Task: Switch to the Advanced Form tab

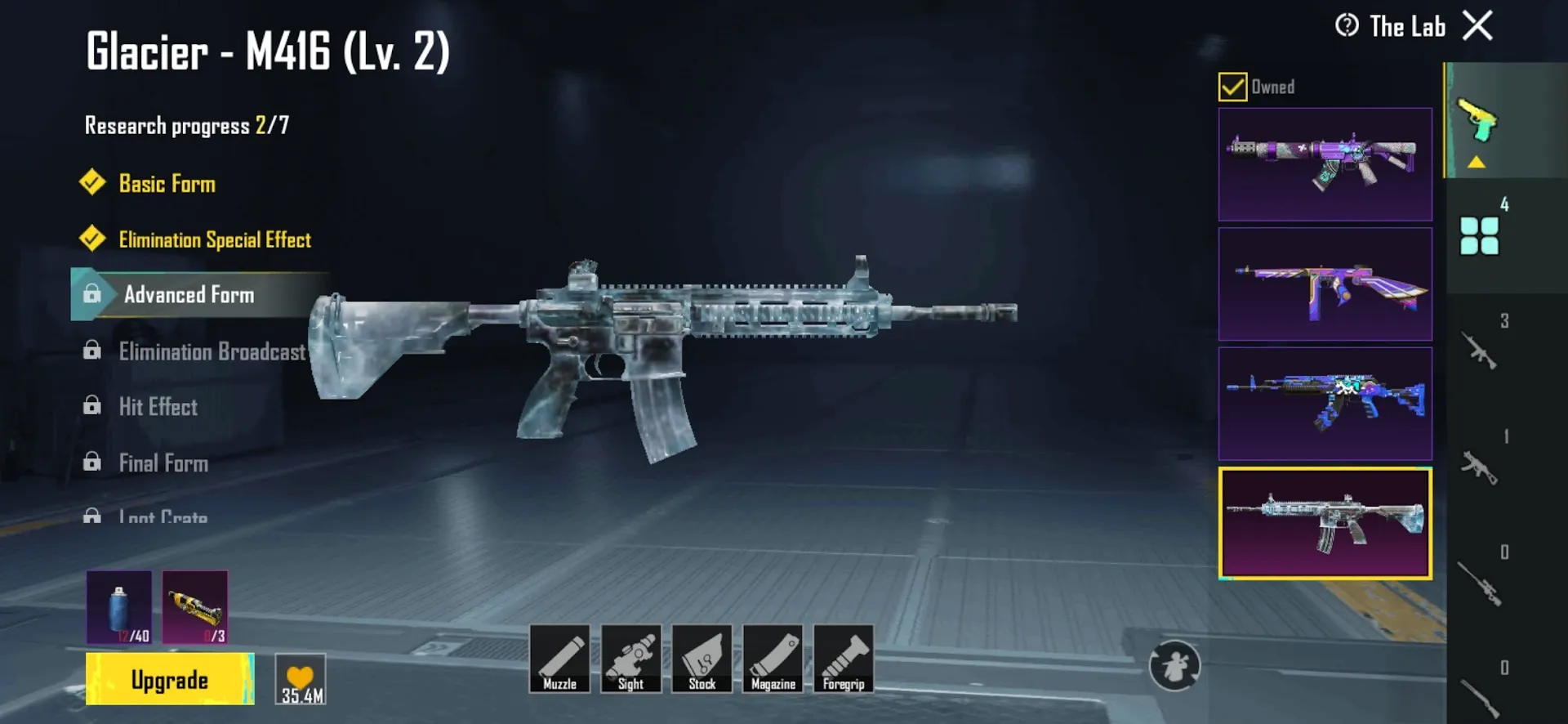Action: point(189,295)
